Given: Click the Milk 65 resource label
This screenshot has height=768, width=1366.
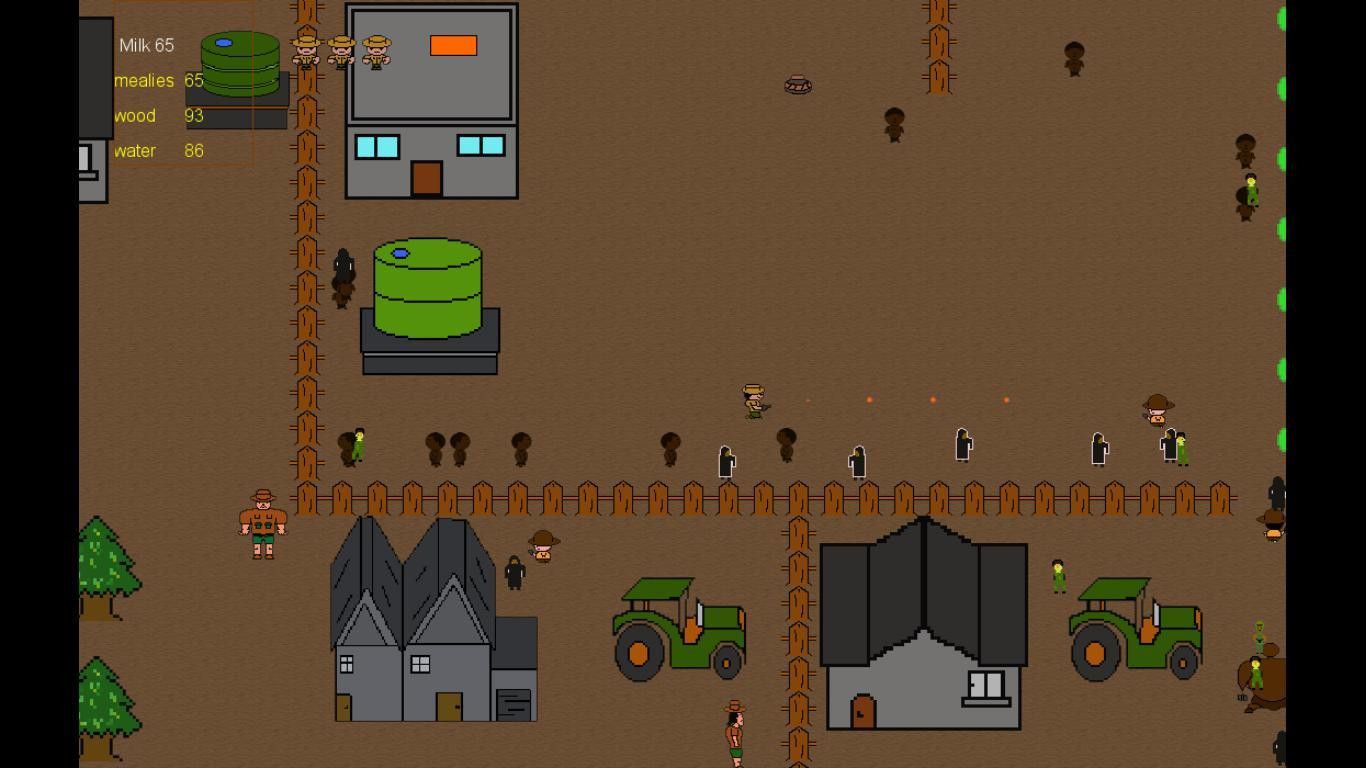Looking at the screenshot, I should click(x=146, y=45).
